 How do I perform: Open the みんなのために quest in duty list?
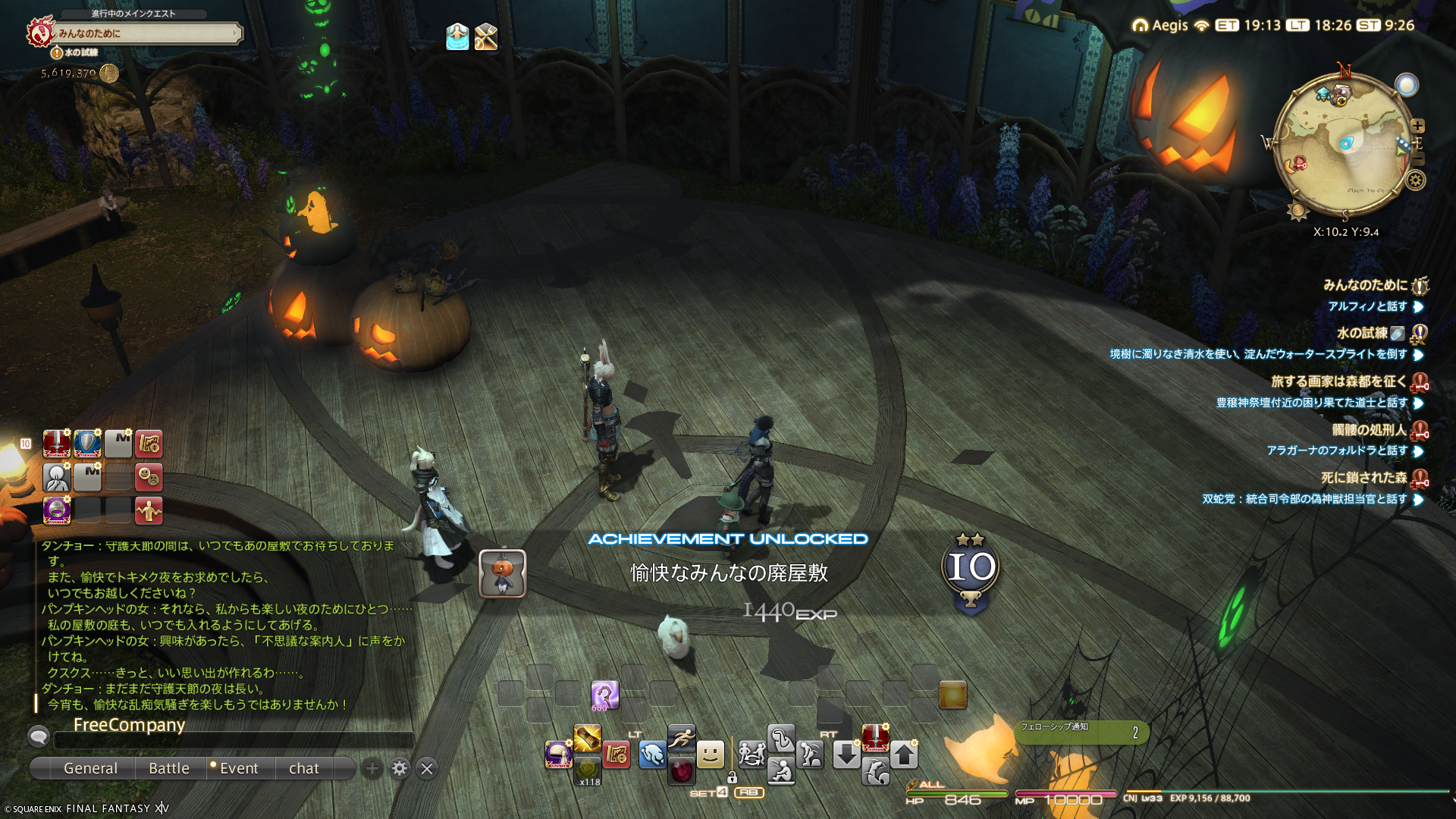1365,285
